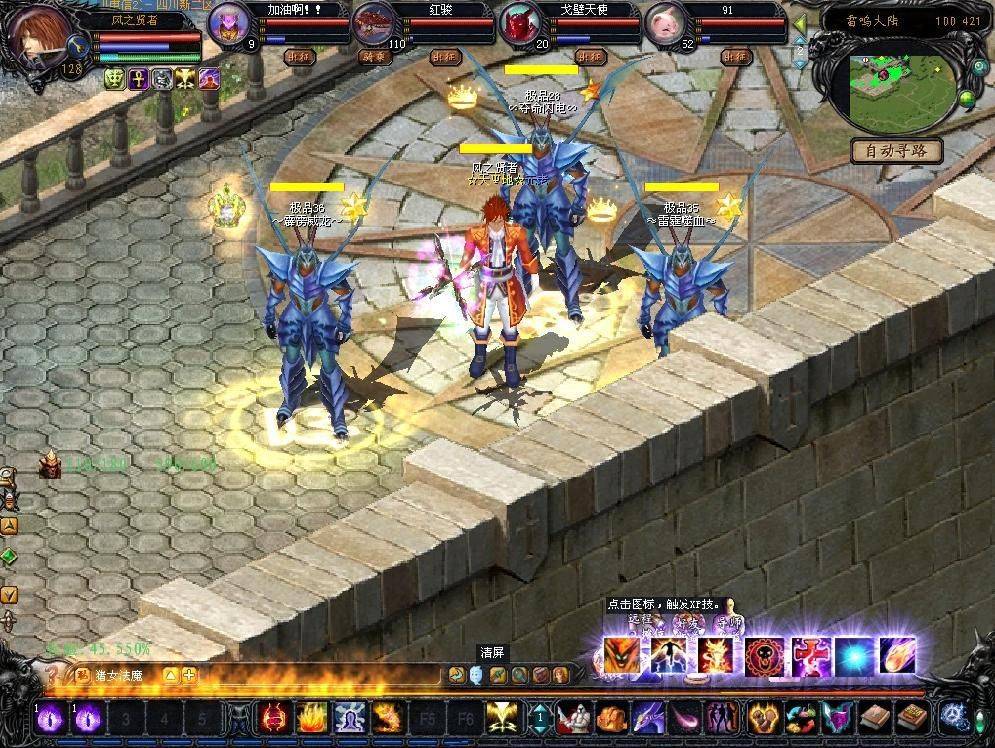Open the two-silhouettes social icon
This screenshot has height=748, width=995.
pos(719,716)
